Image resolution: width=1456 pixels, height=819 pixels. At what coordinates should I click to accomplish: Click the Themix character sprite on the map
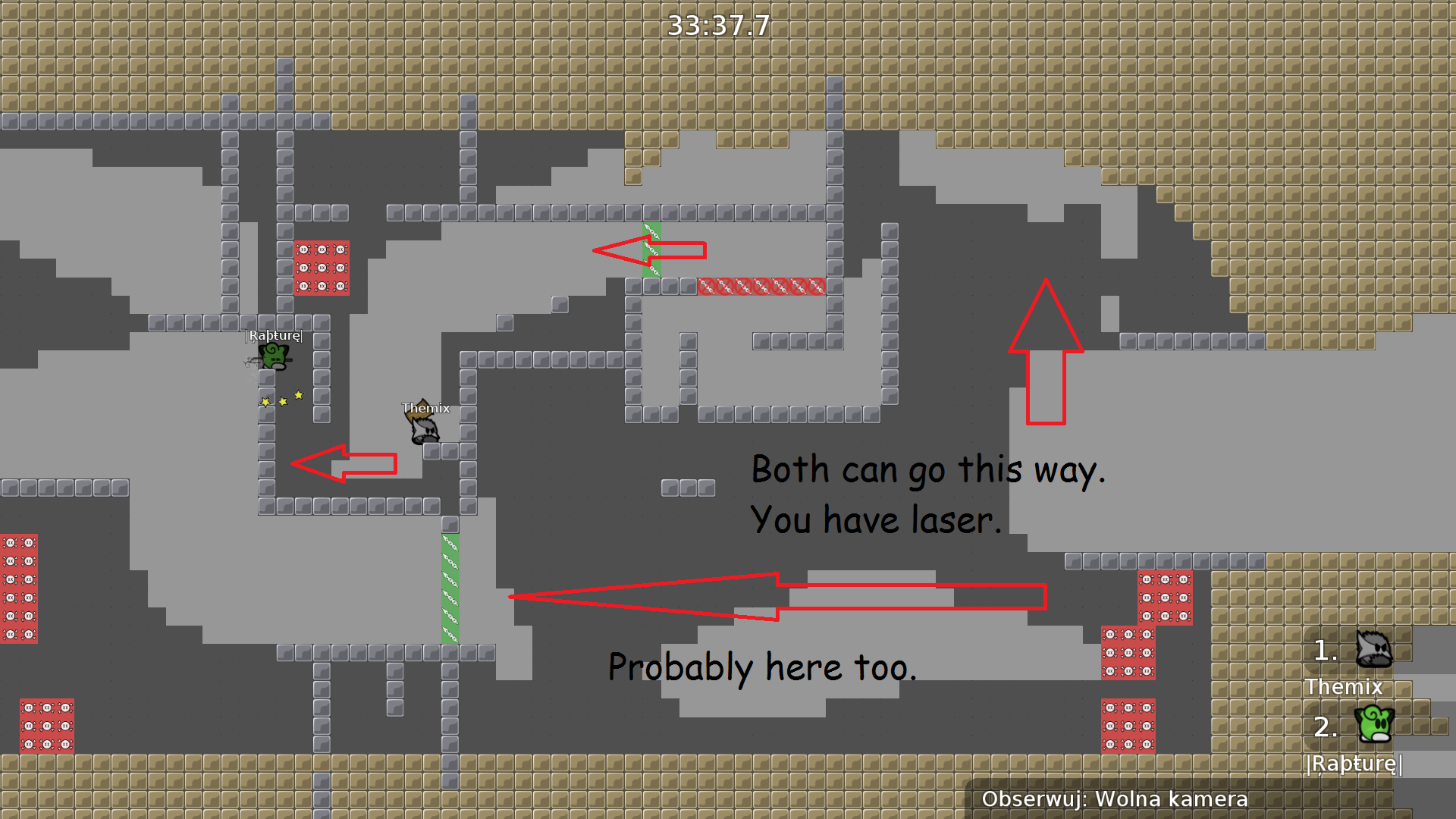pos(425,428)
